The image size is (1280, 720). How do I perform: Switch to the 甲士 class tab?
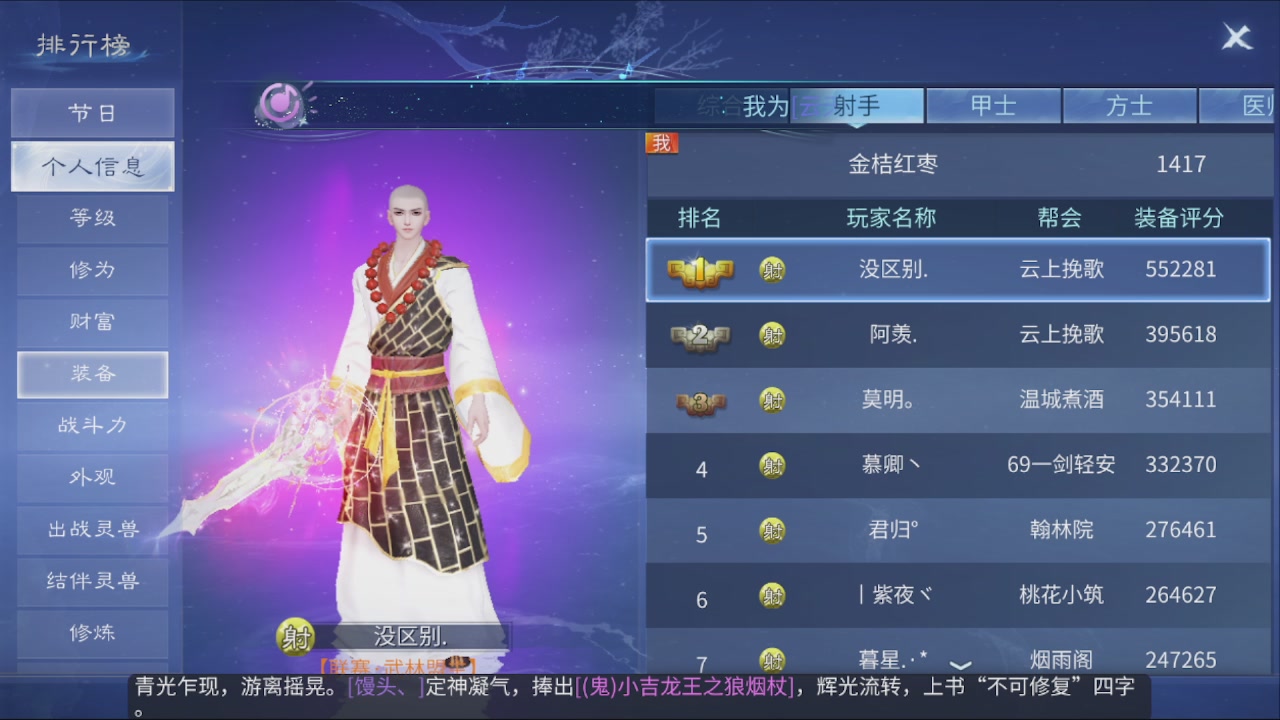pos(995,104)
